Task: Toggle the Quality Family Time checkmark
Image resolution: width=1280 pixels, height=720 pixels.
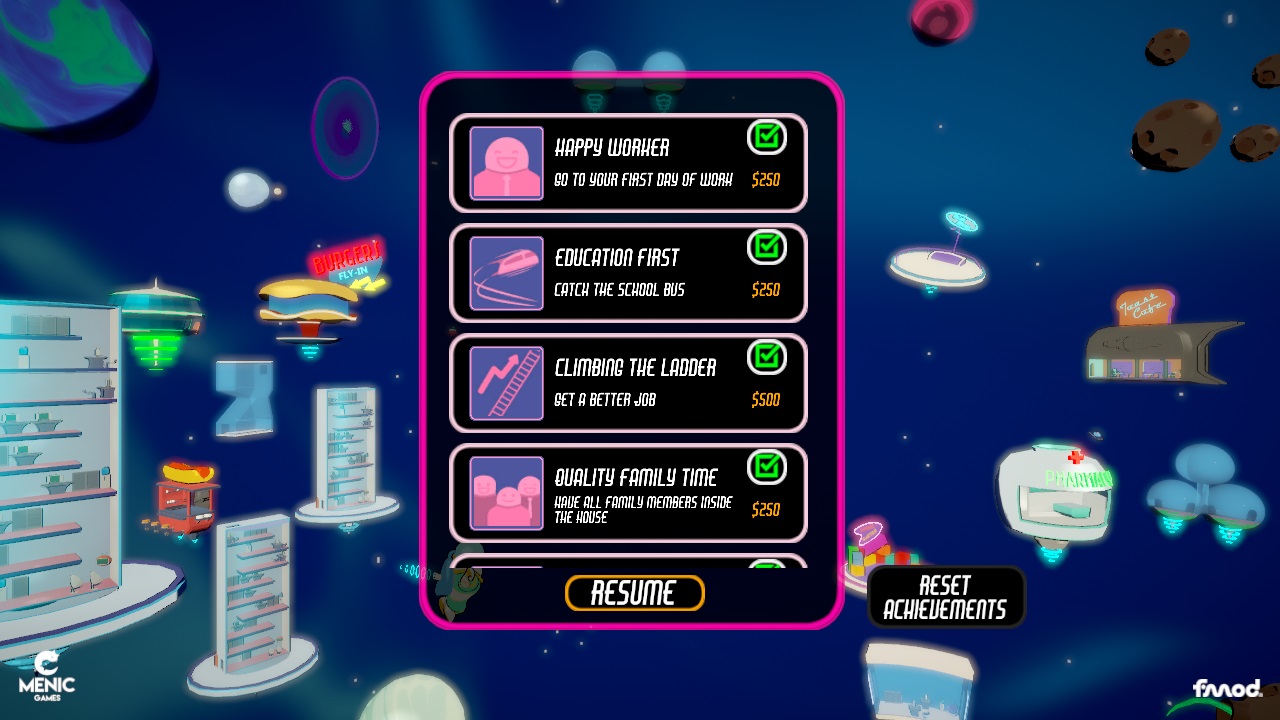Action: coord(767,468)
